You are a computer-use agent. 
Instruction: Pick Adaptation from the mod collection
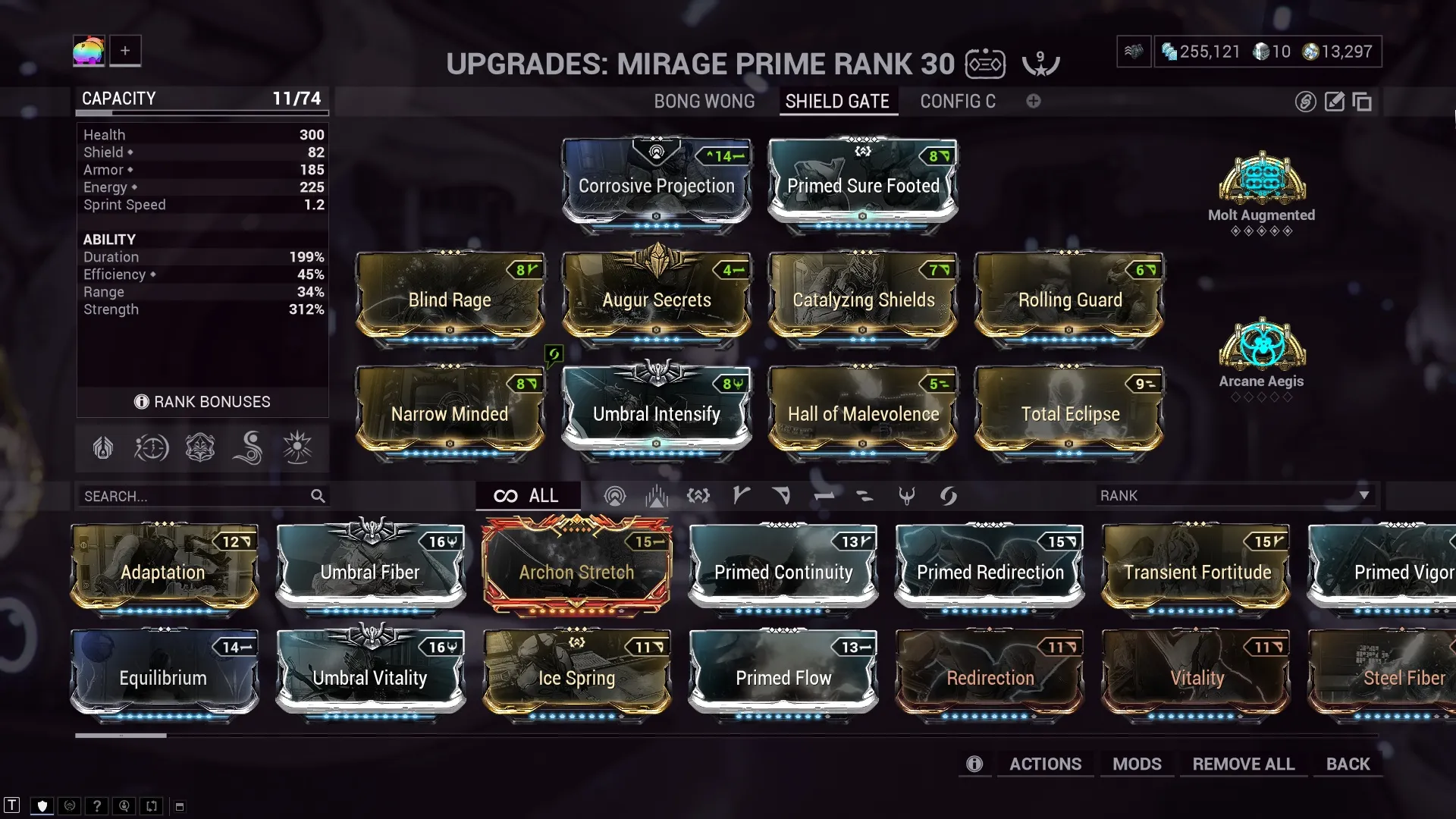point(164,569)
